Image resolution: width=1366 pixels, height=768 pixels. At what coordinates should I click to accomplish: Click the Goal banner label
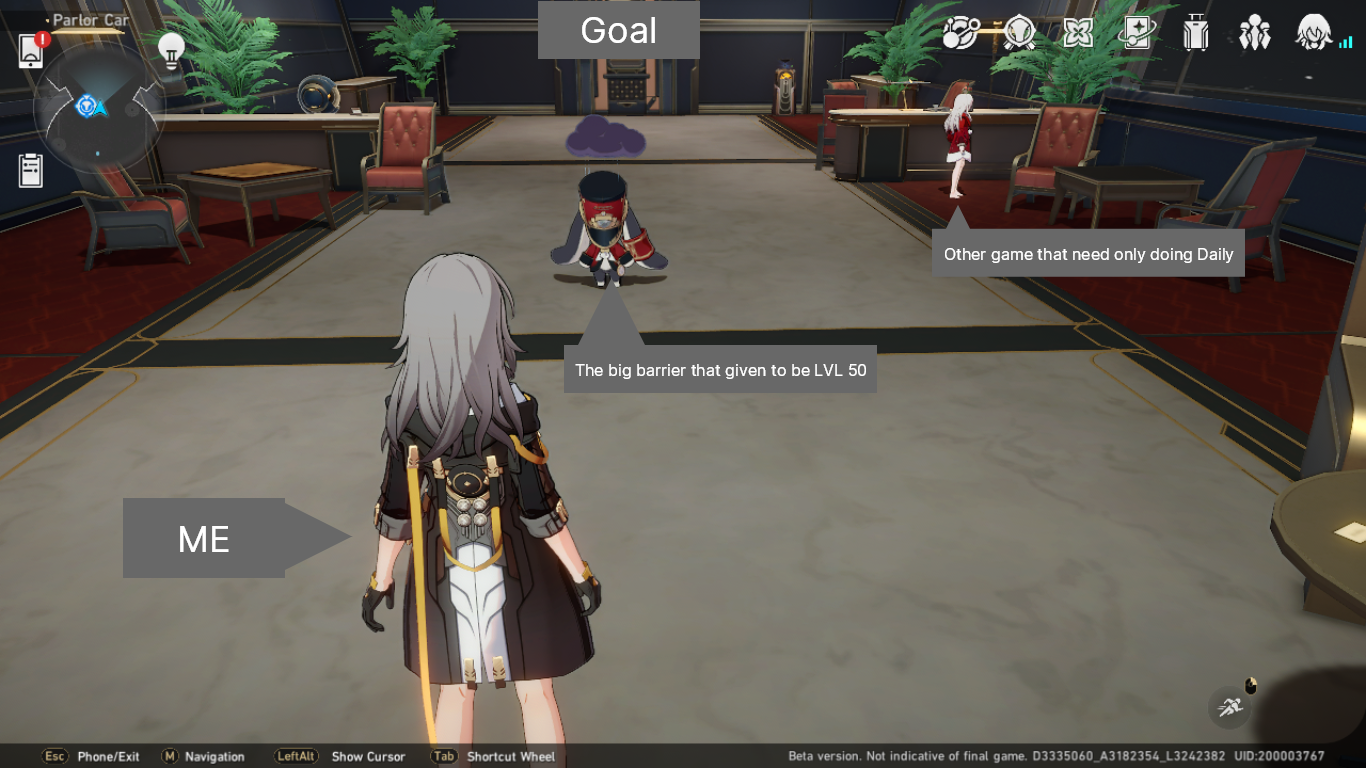click(618, 31)
